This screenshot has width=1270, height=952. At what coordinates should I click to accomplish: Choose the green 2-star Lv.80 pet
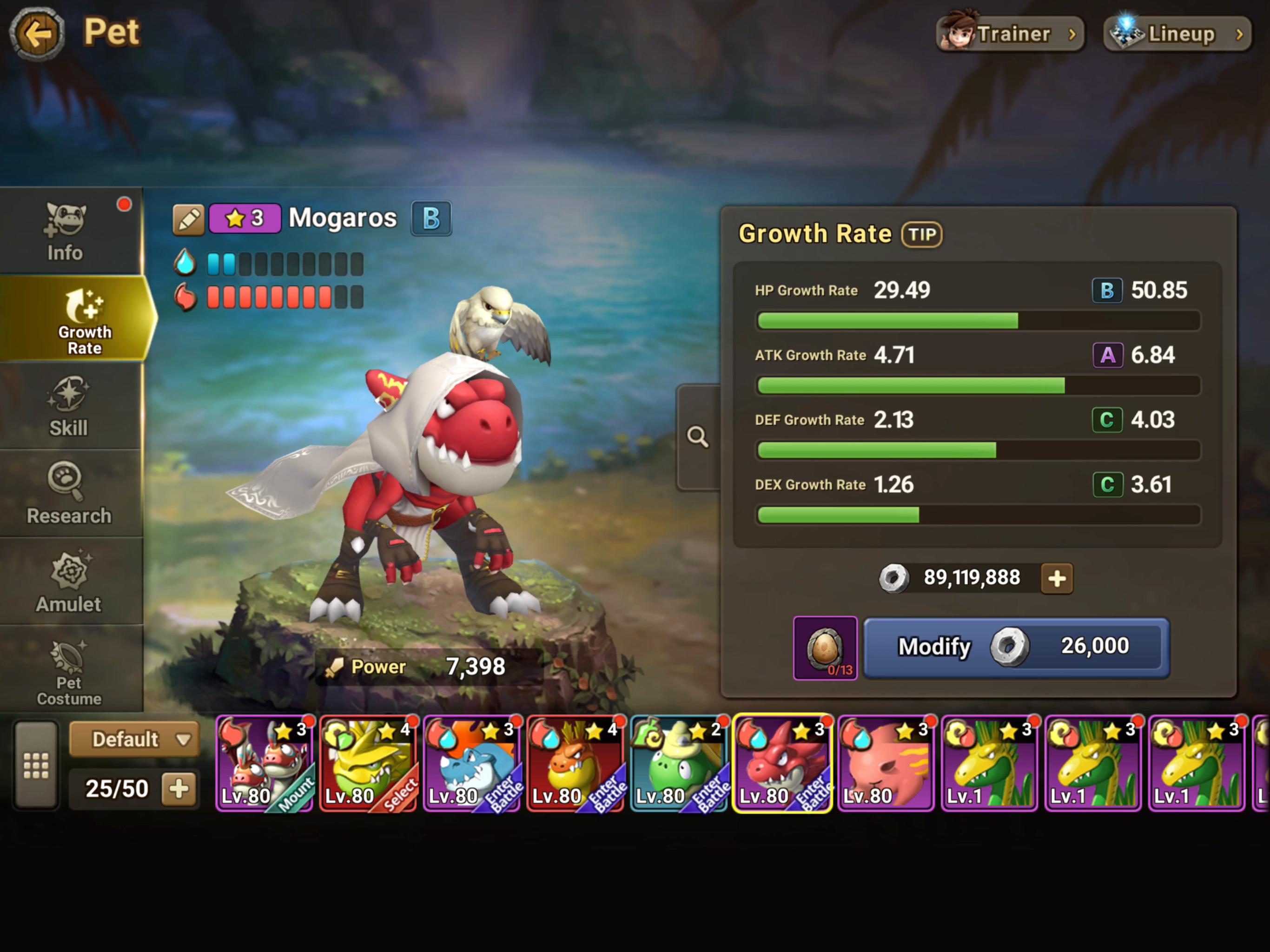tap(679, 763)
